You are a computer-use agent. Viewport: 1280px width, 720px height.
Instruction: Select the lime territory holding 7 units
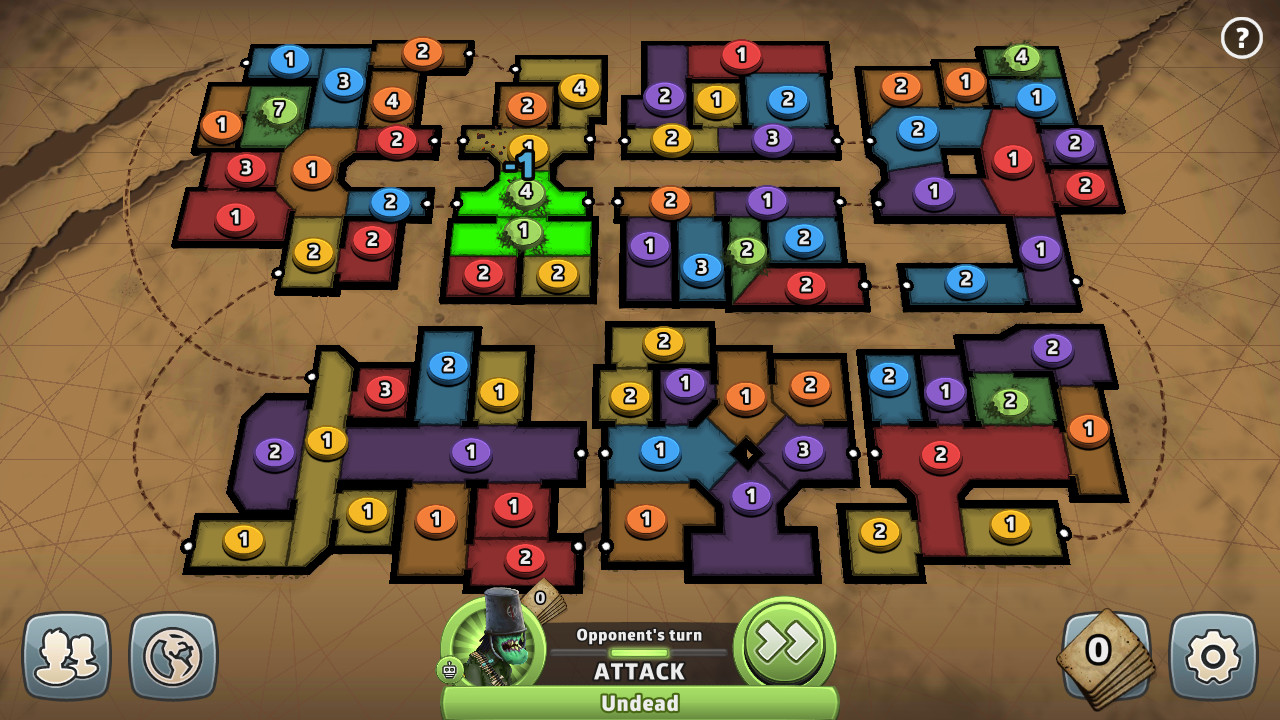[x=281, y=110]
